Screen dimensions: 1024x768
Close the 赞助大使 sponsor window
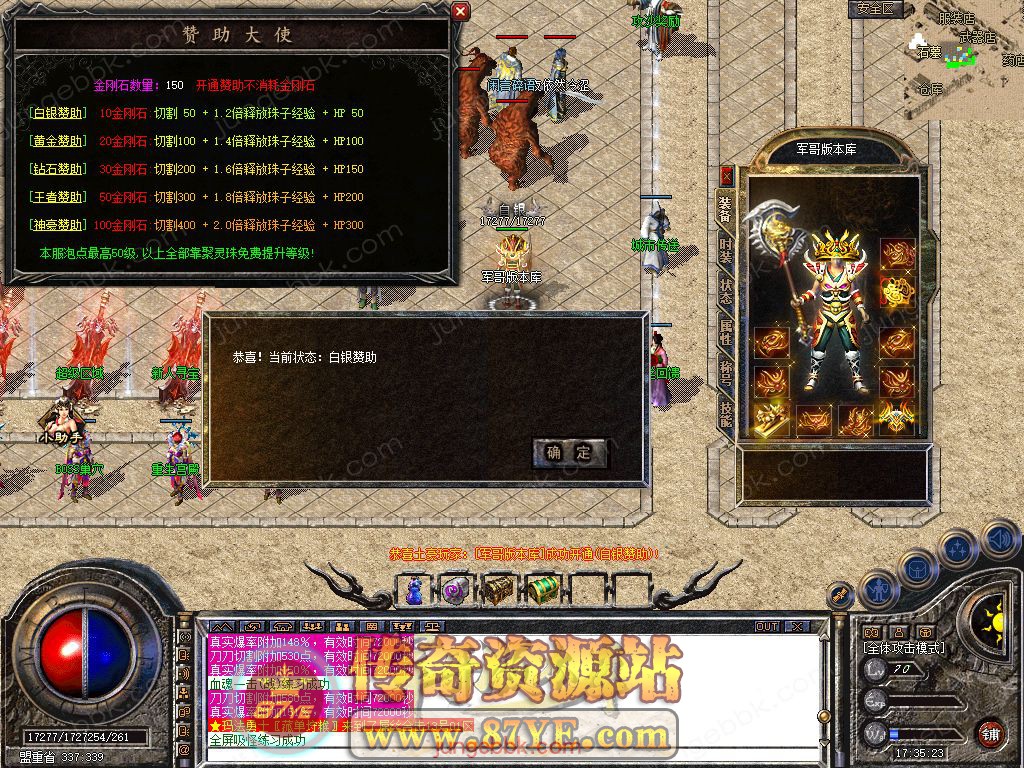(460, 11)
